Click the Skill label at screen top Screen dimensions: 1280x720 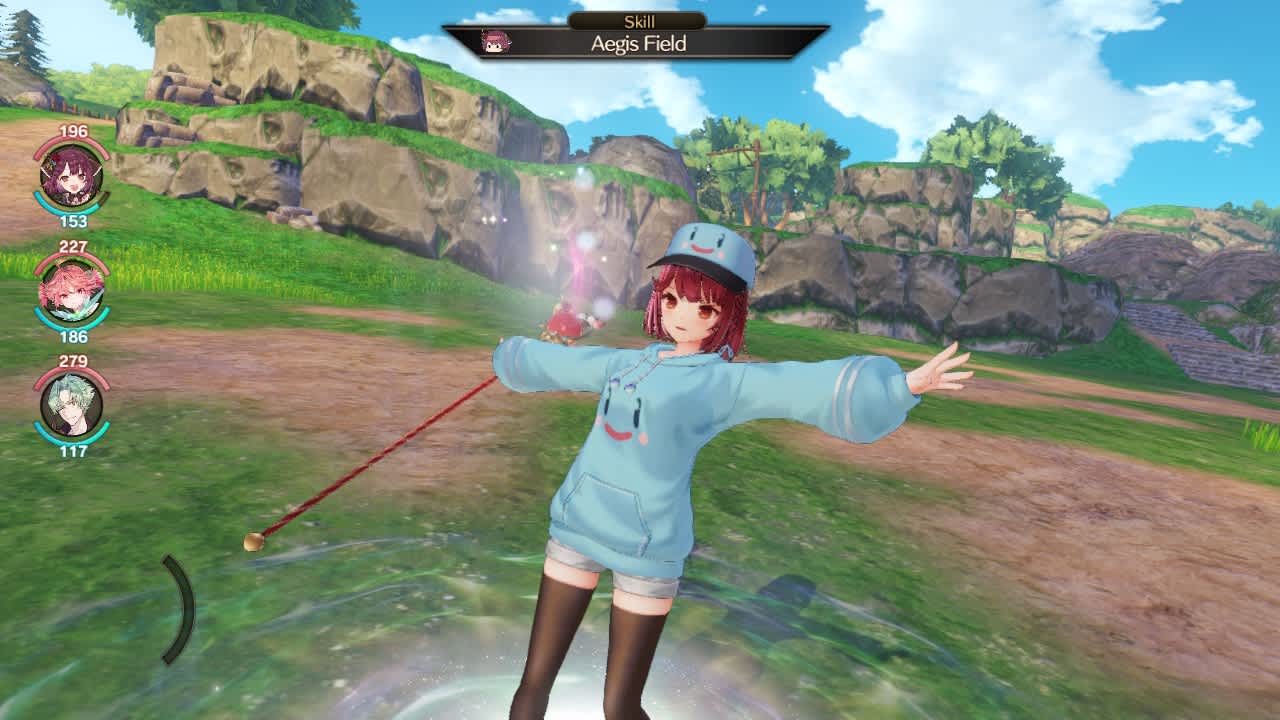click(640, 17)
